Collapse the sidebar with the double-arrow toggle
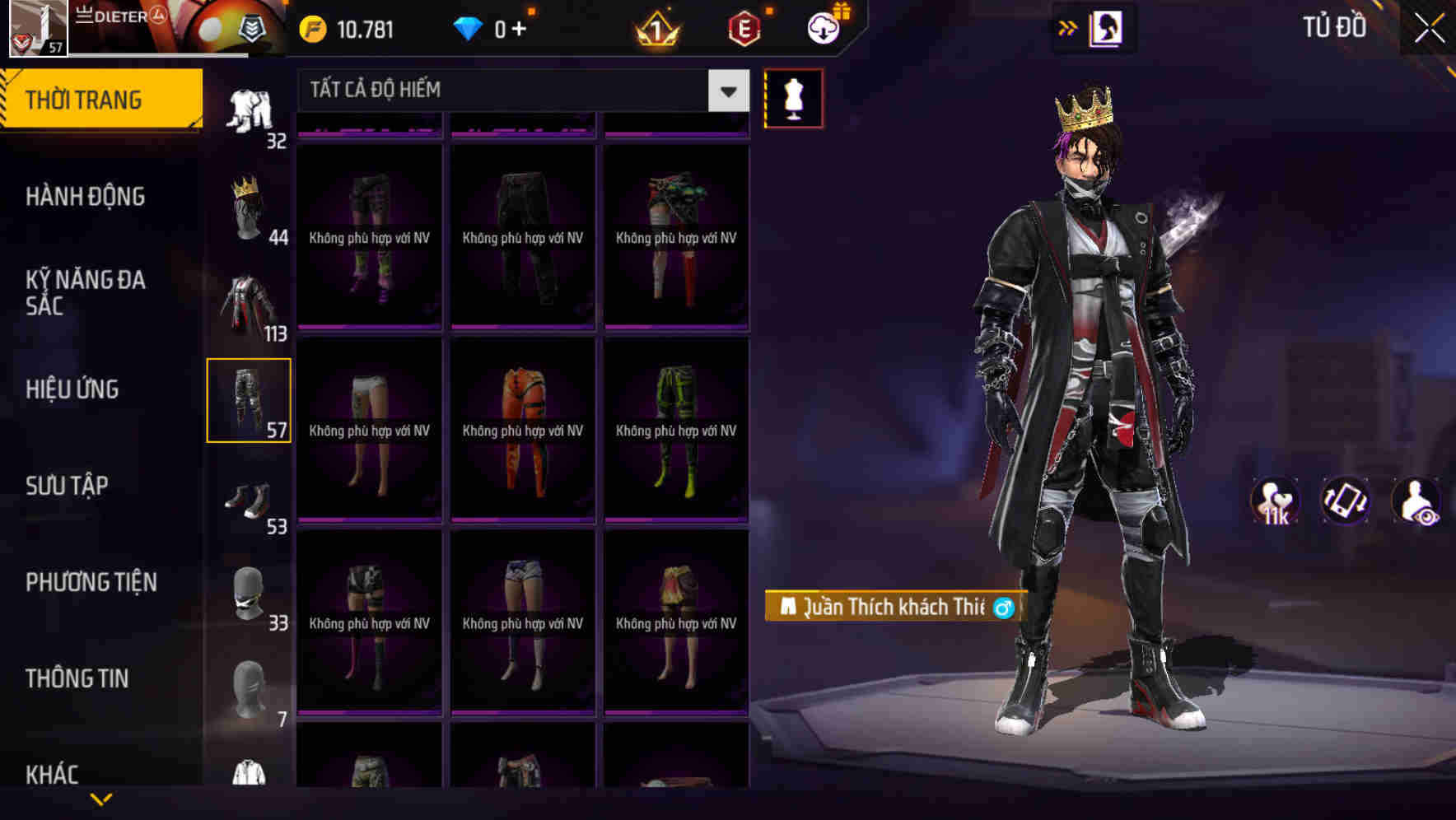1456x820 pixels. (x=1068, y=26)
